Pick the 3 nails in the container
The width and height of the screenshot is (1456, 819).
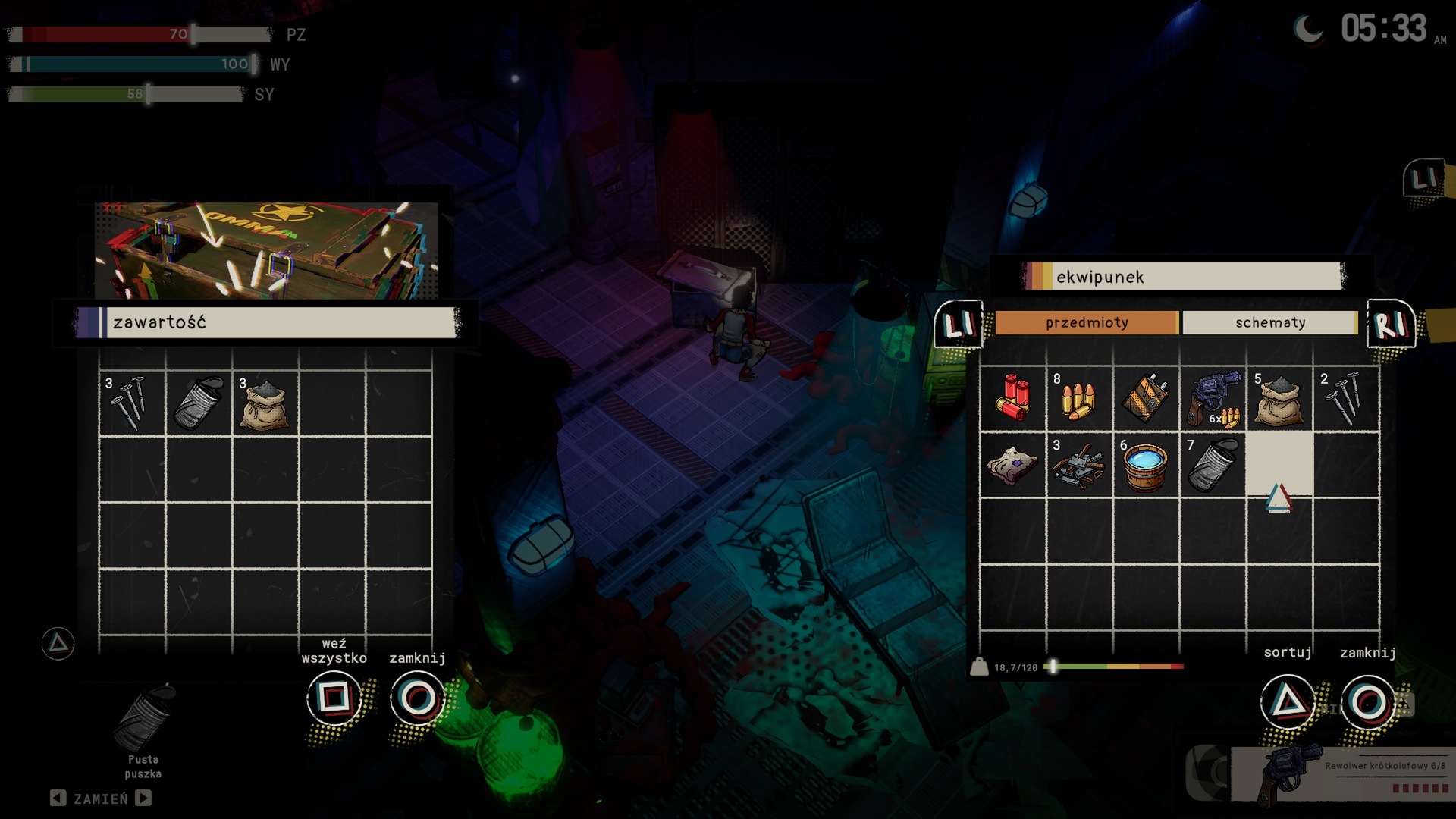click(x=131, y=403)
